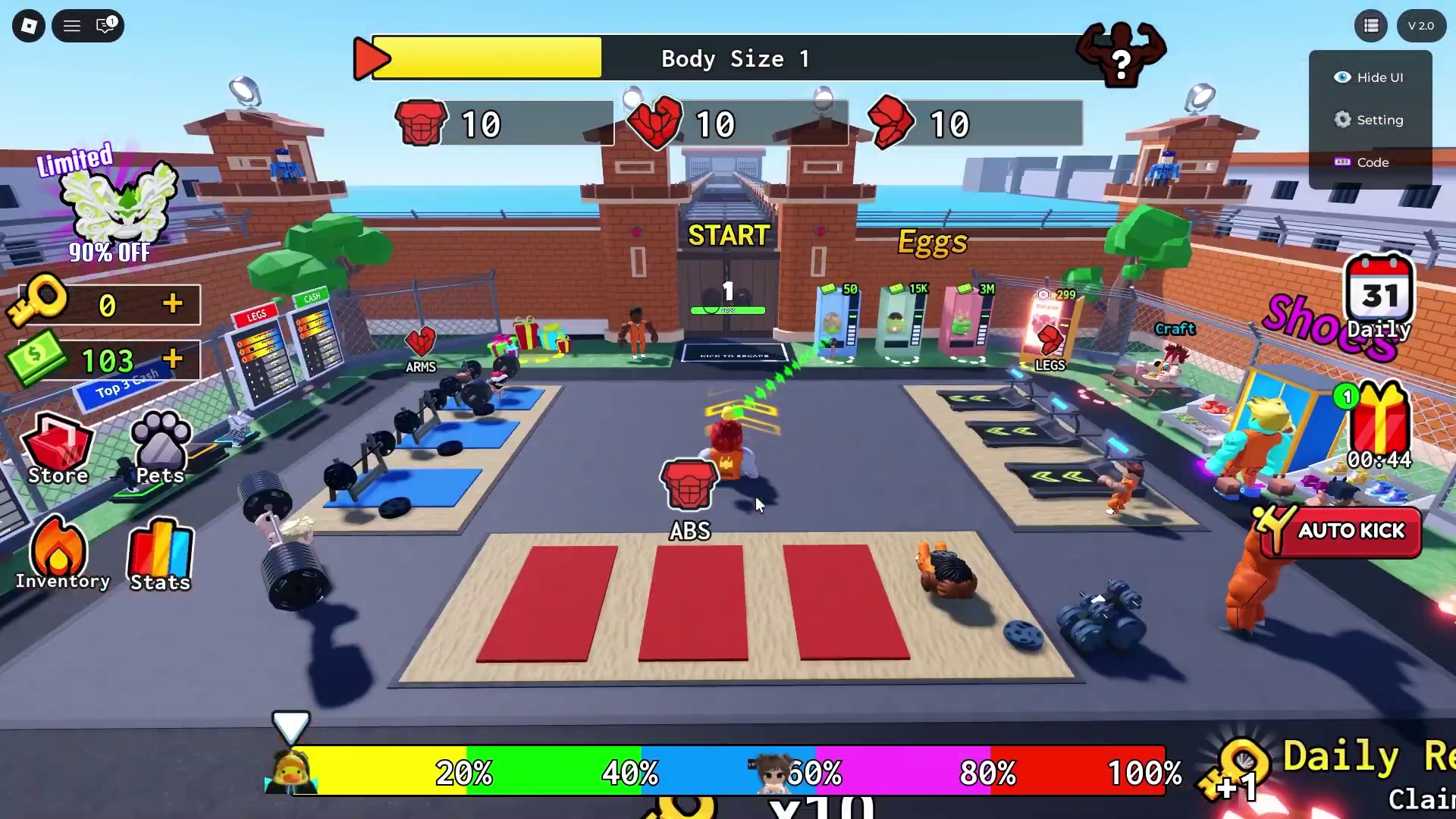Click the muscle man question mark icon
The image size is (1456, 819).
point(1120,55)
